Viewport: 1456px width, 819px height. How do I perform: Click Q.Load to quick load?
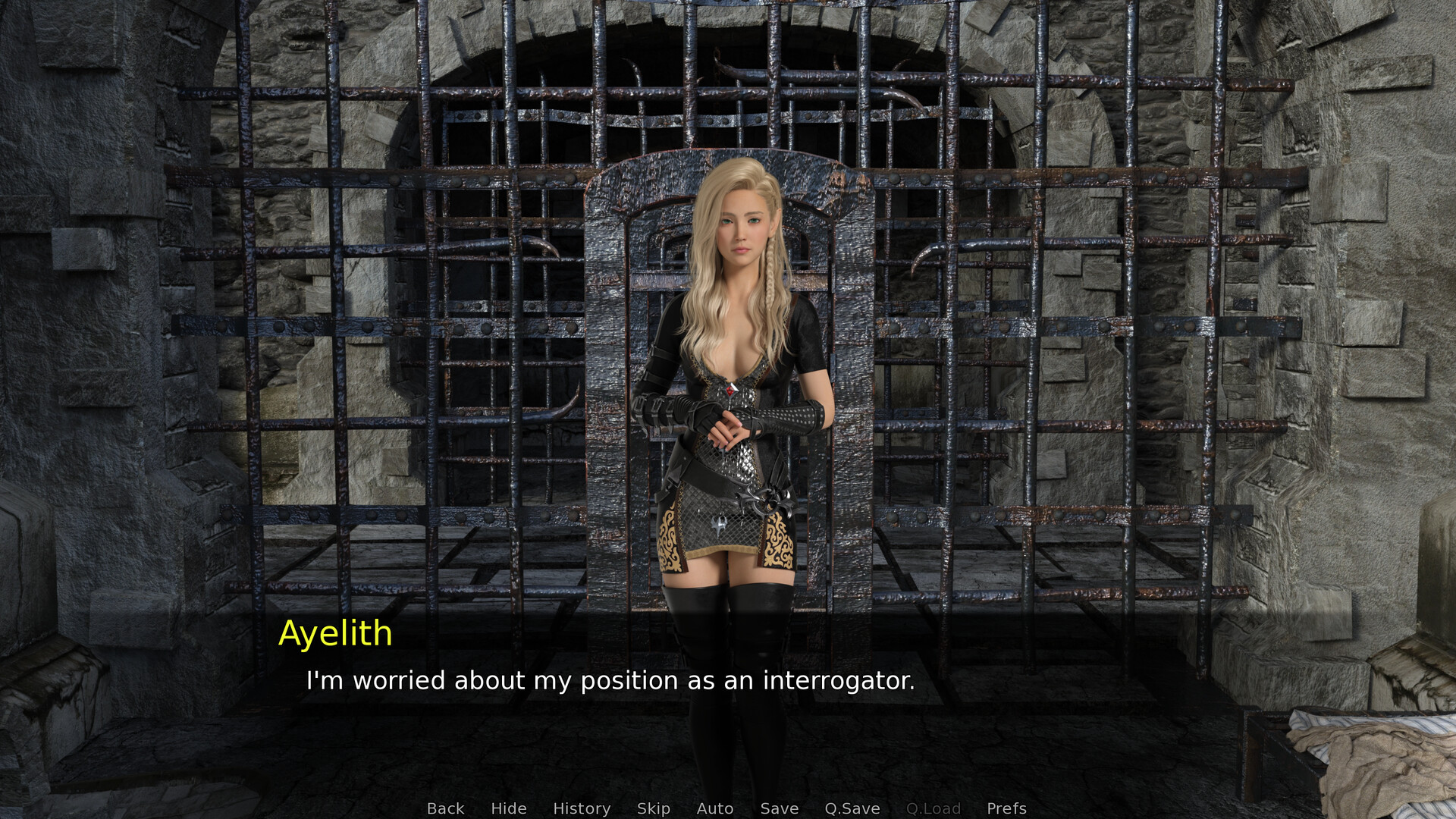(934, 808)
